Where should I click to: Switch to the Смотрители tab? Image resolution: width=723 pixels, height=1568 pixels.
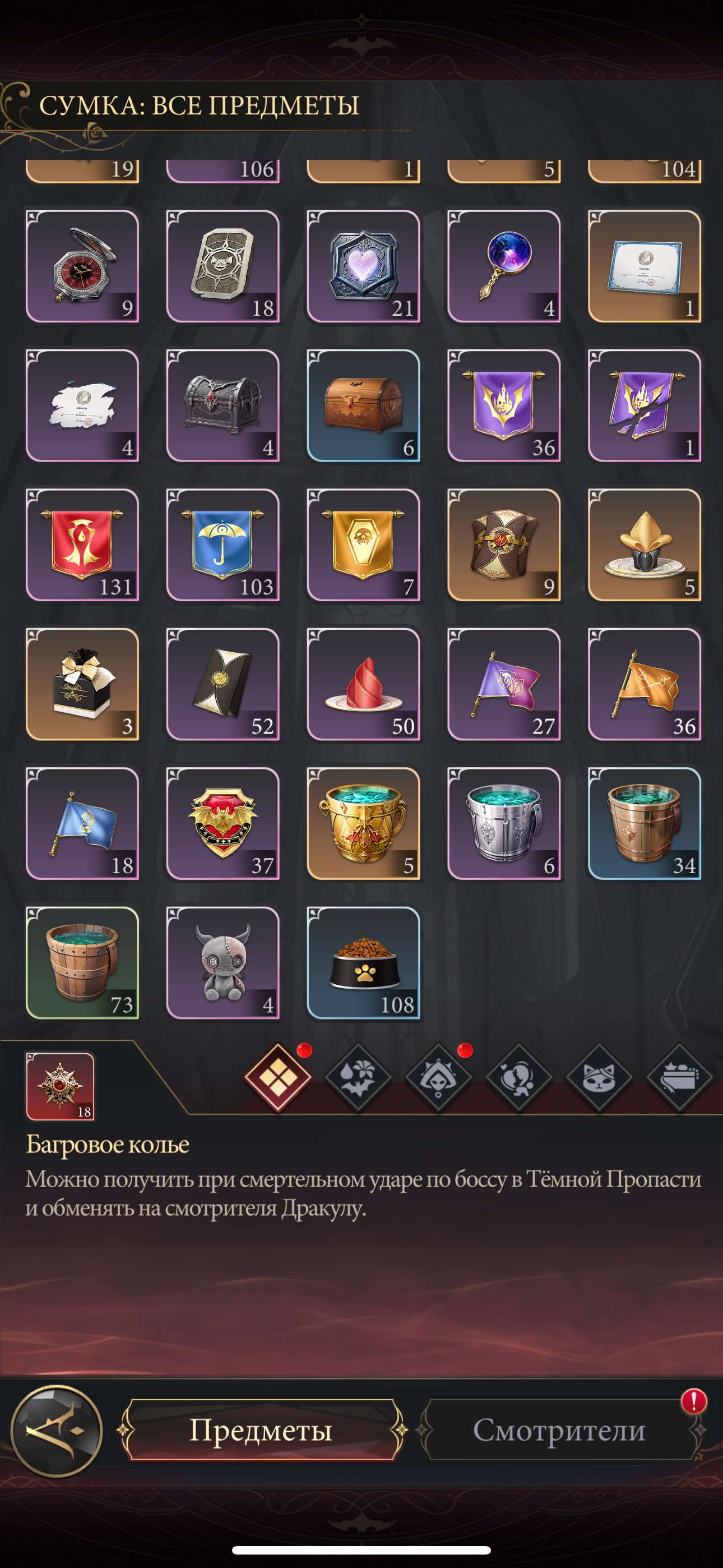(x=559, y=1430)
